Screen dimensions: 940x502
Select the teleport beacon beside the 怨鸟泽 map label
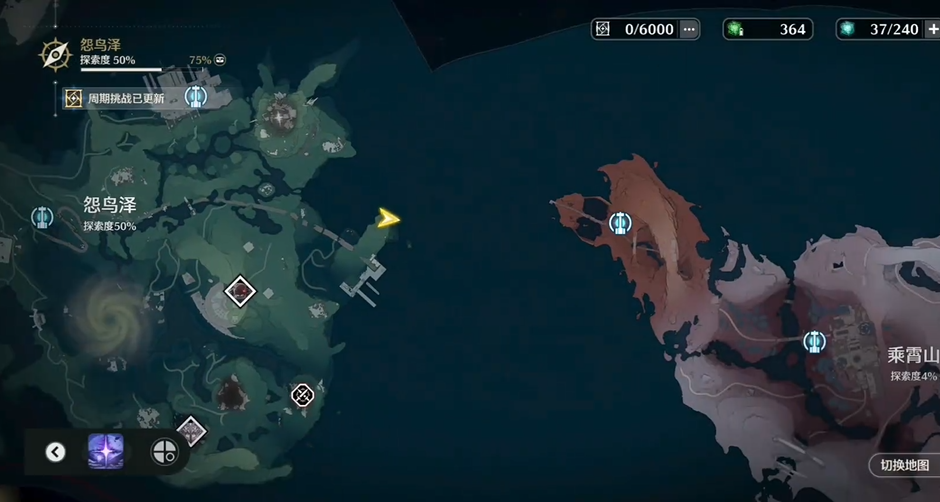(41, 216)
